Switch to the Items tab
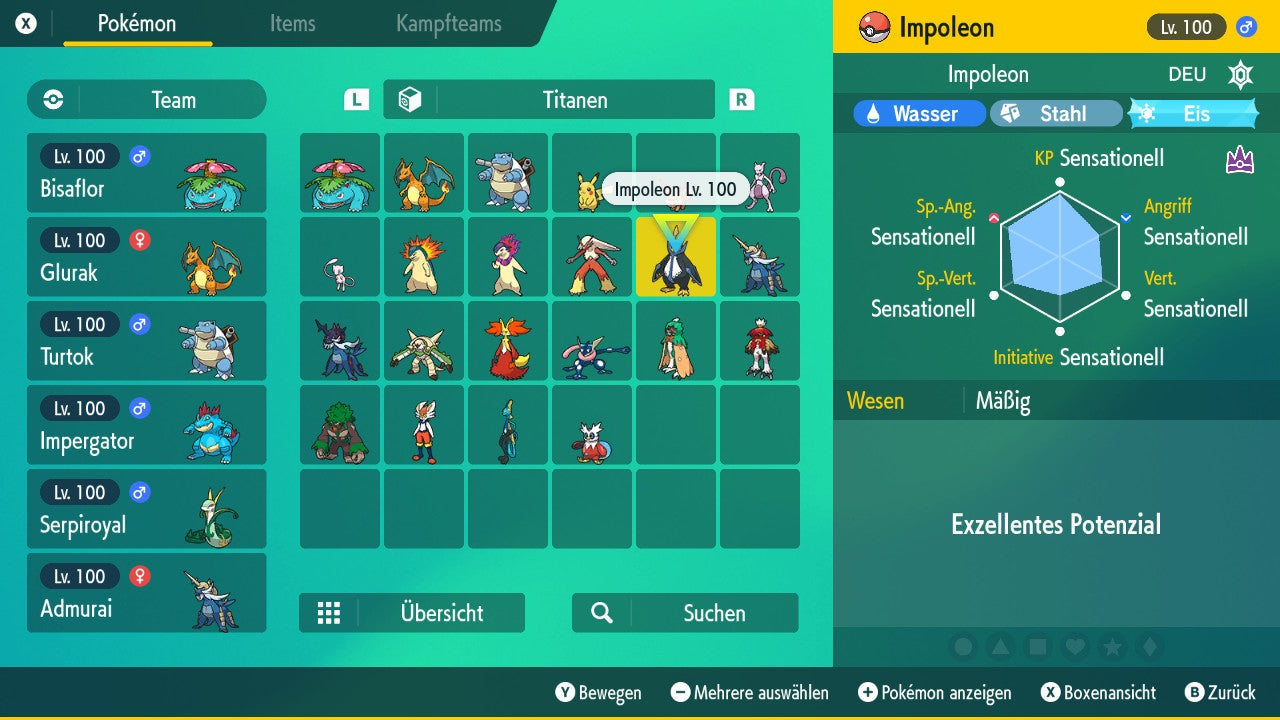The image size is (1280, 720). point(292,24)
